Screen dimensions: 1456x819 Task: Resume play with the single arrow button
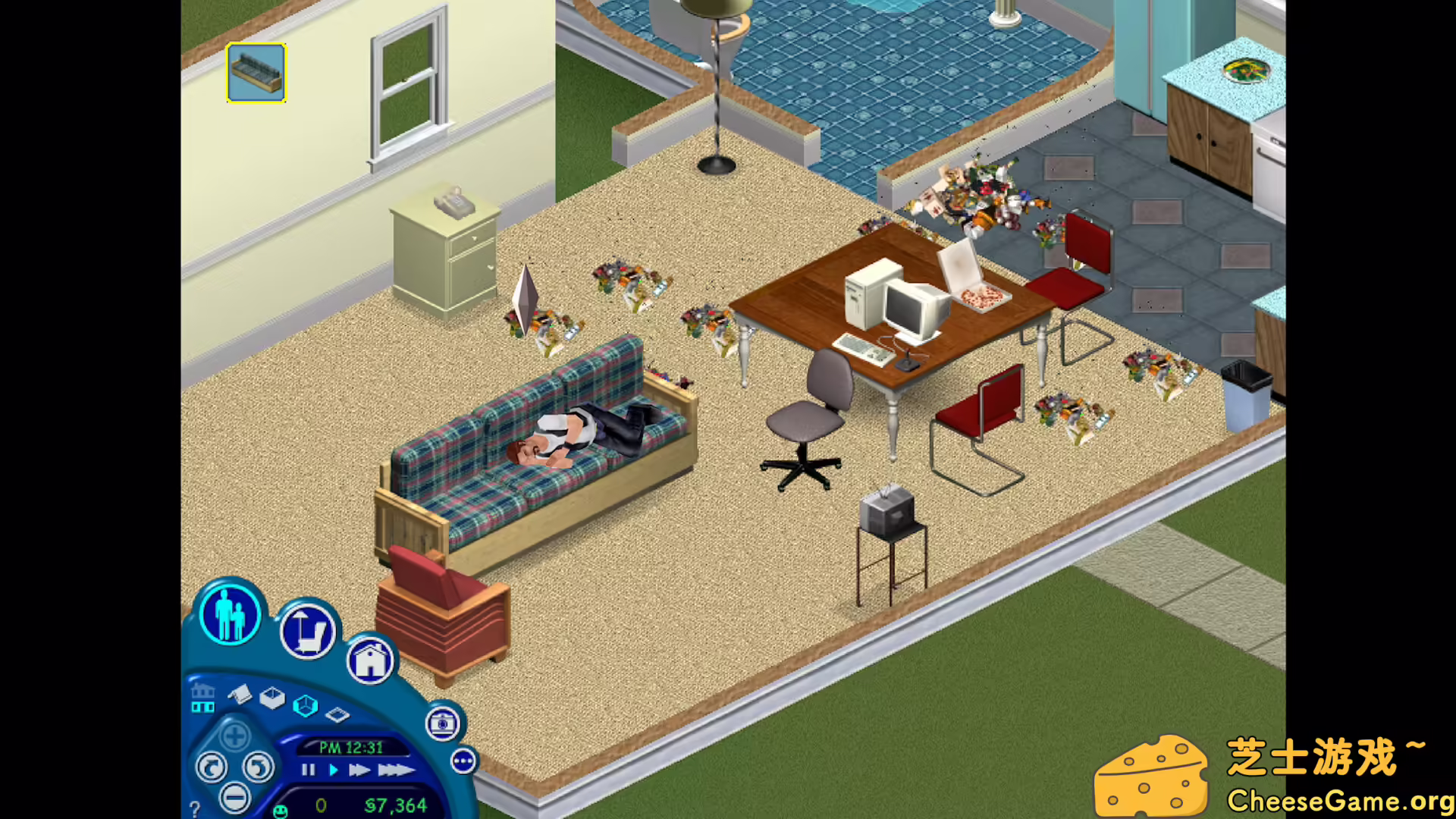click(333, 771)
